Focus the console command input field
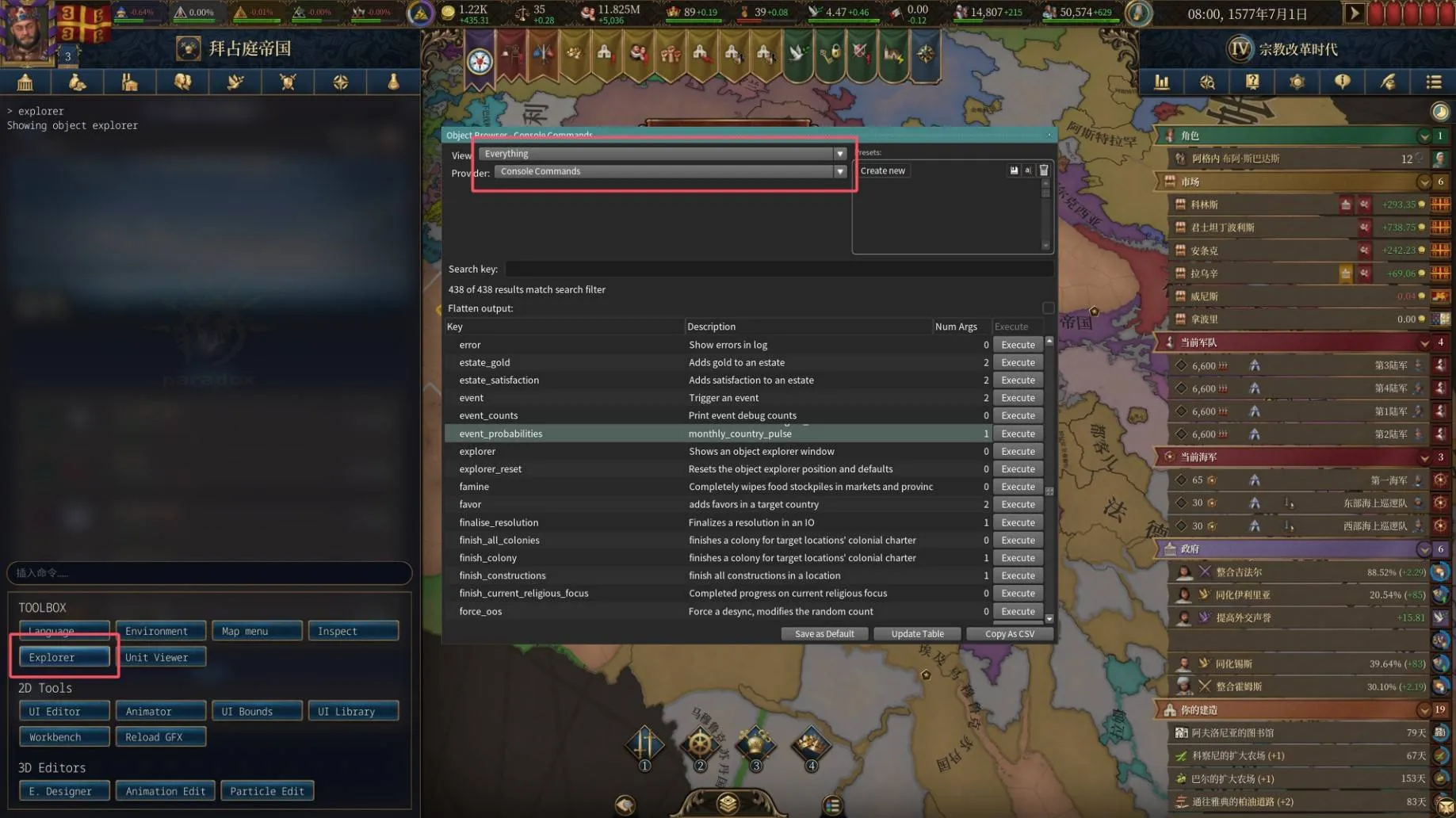Image resolution: width=1456 pixels, height=818 pixels. (x=209, y=572)
